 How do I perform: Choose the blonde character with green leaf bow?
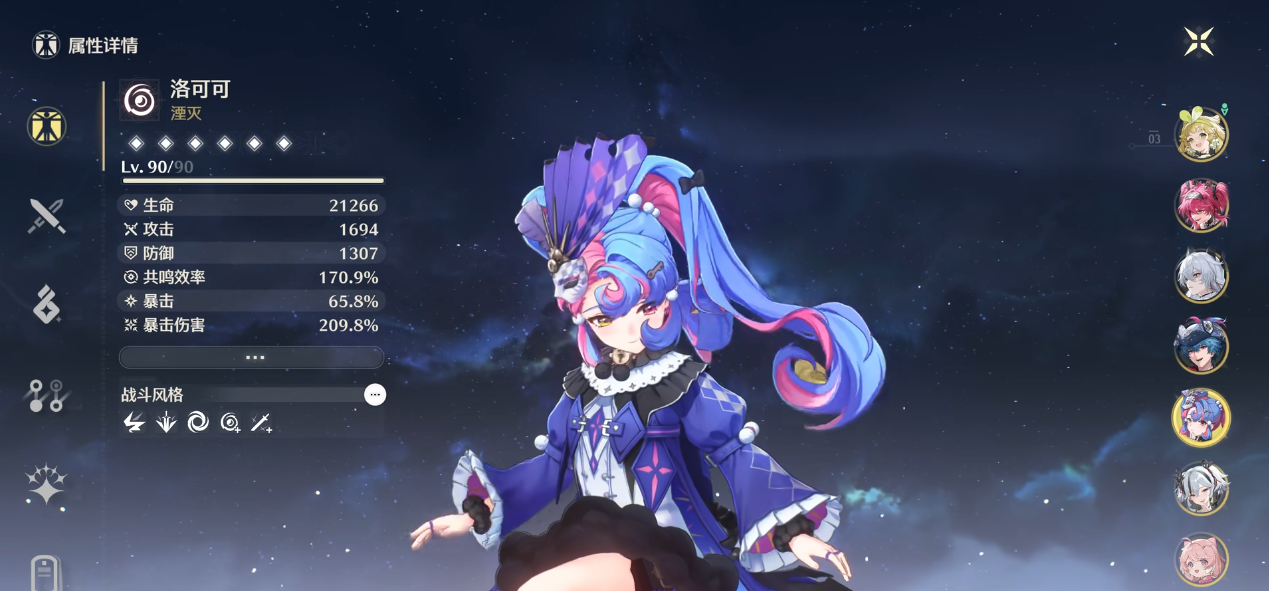pos(1200,135)
